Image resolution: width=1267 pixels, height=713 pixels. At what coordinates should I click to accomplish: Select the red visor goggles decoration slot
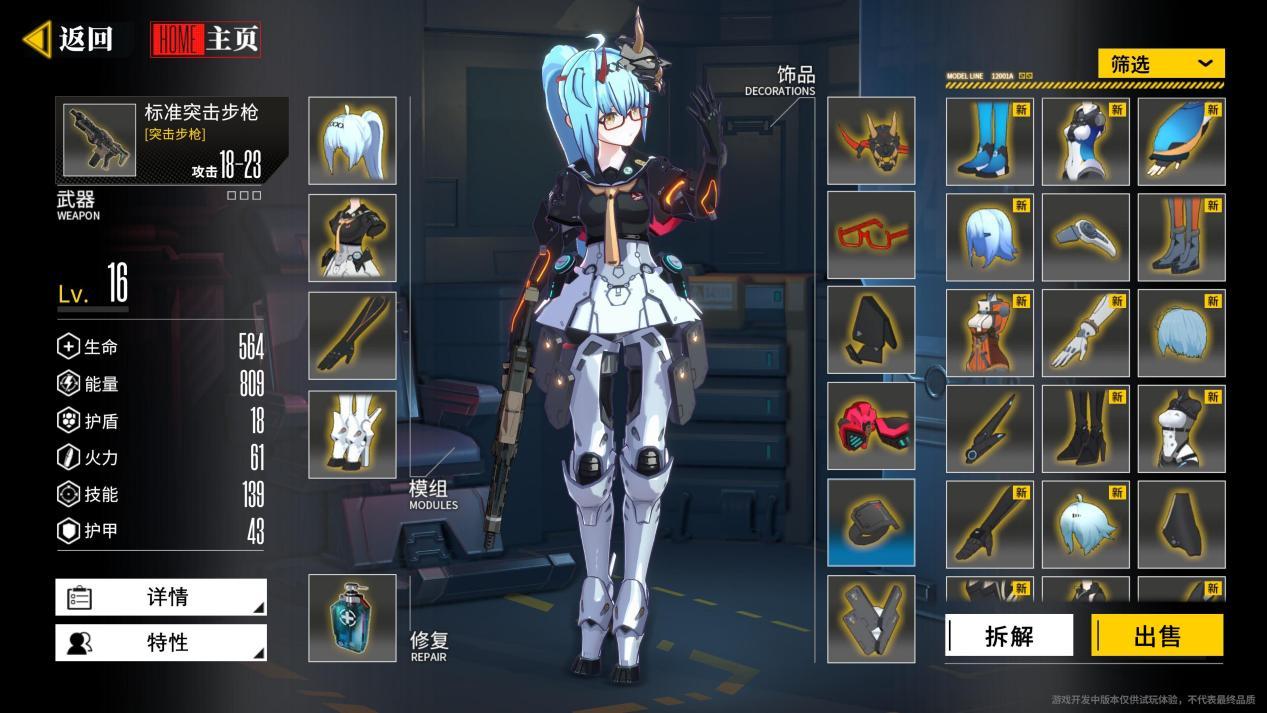tap(871, 426)
